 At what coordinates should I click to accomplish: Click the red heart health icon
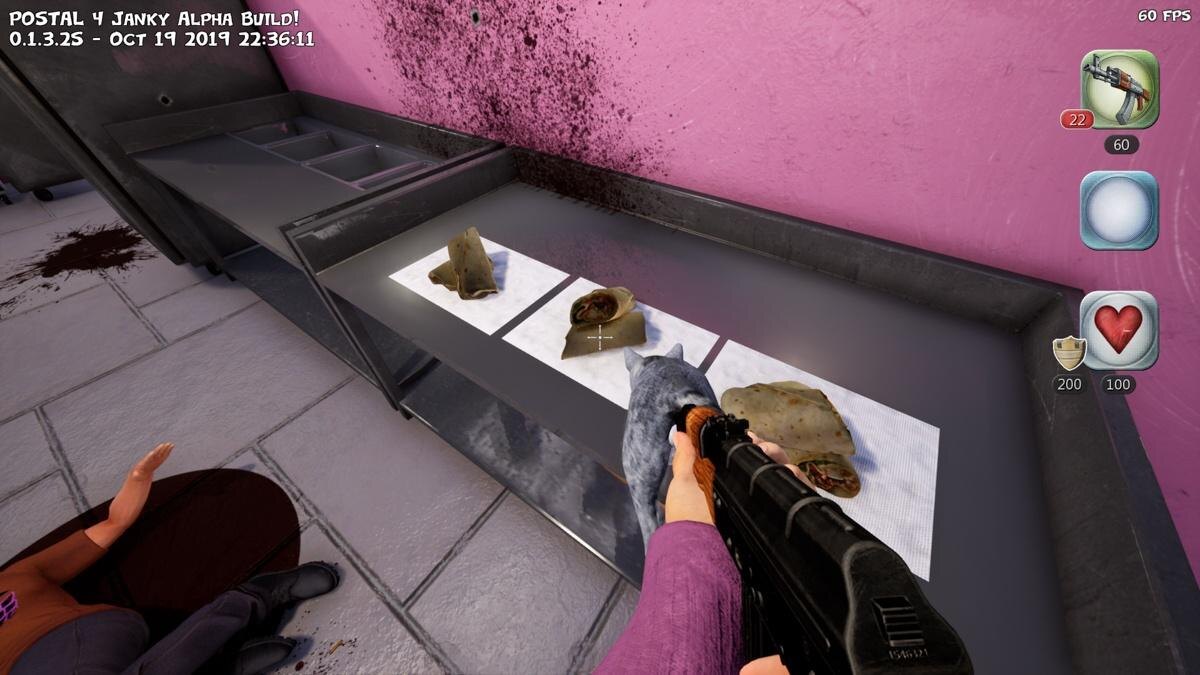pyautogui.click(x=1119, y=330)
